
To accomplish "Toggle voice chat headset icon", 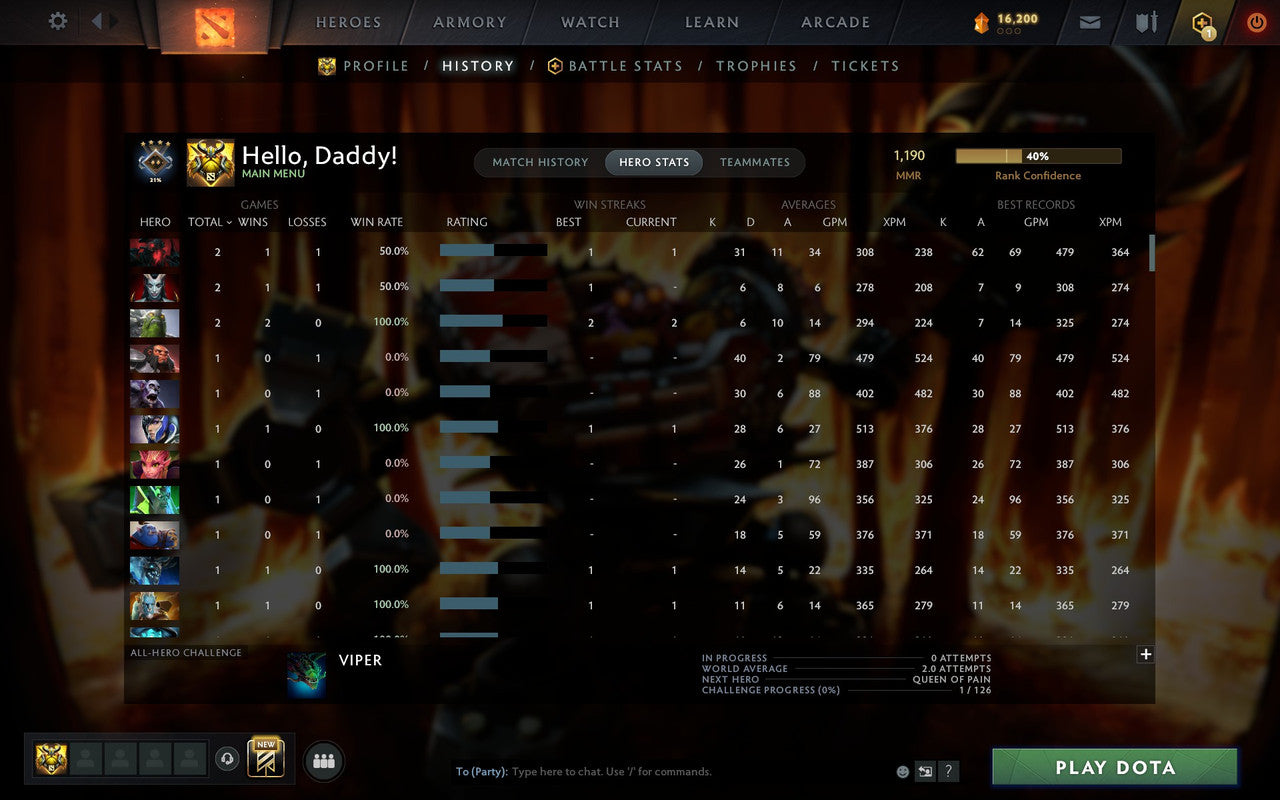I will click(x=227, y=760).
